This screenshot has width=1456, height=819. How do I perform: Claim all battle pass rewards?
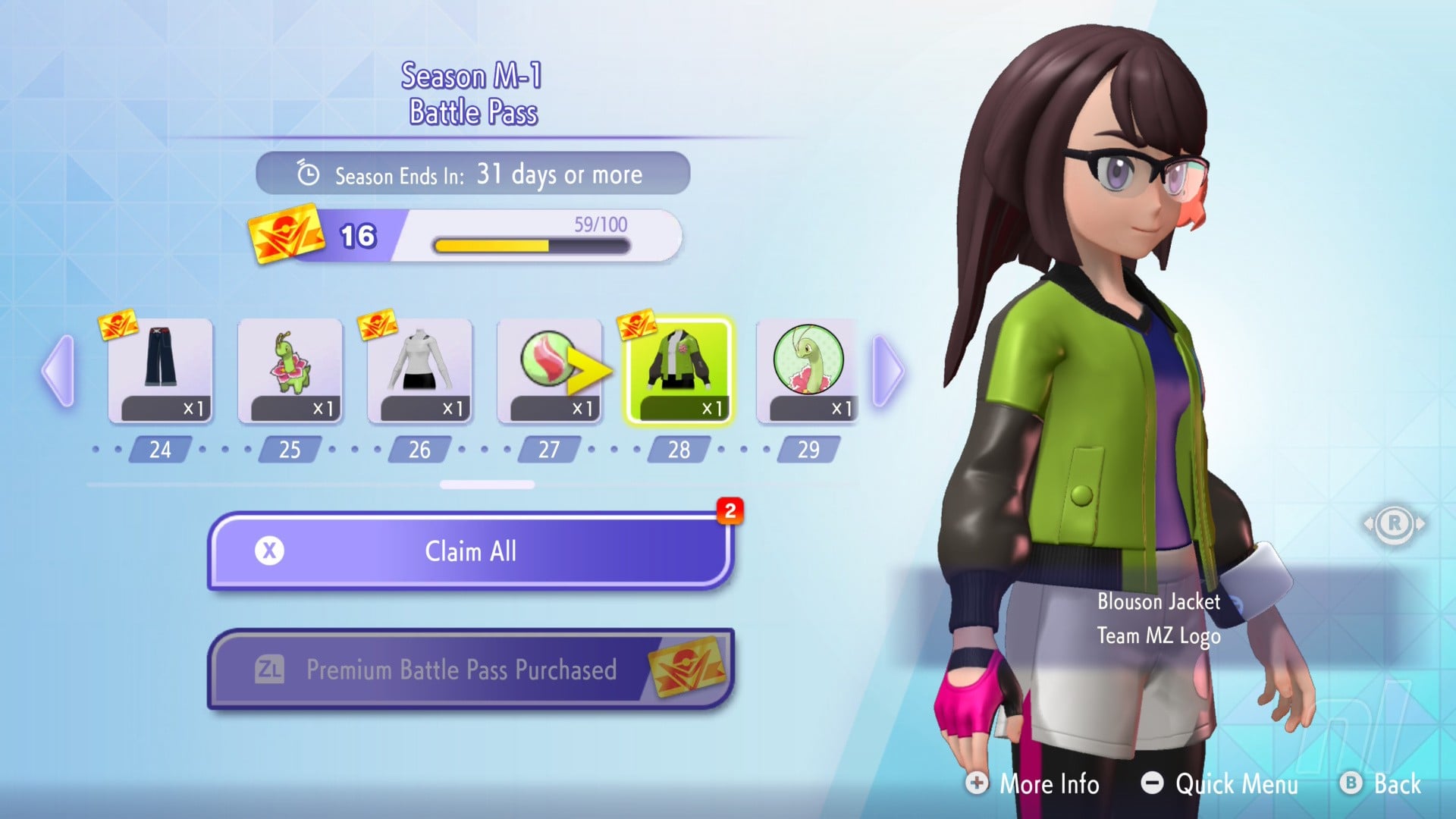[470, 551]
